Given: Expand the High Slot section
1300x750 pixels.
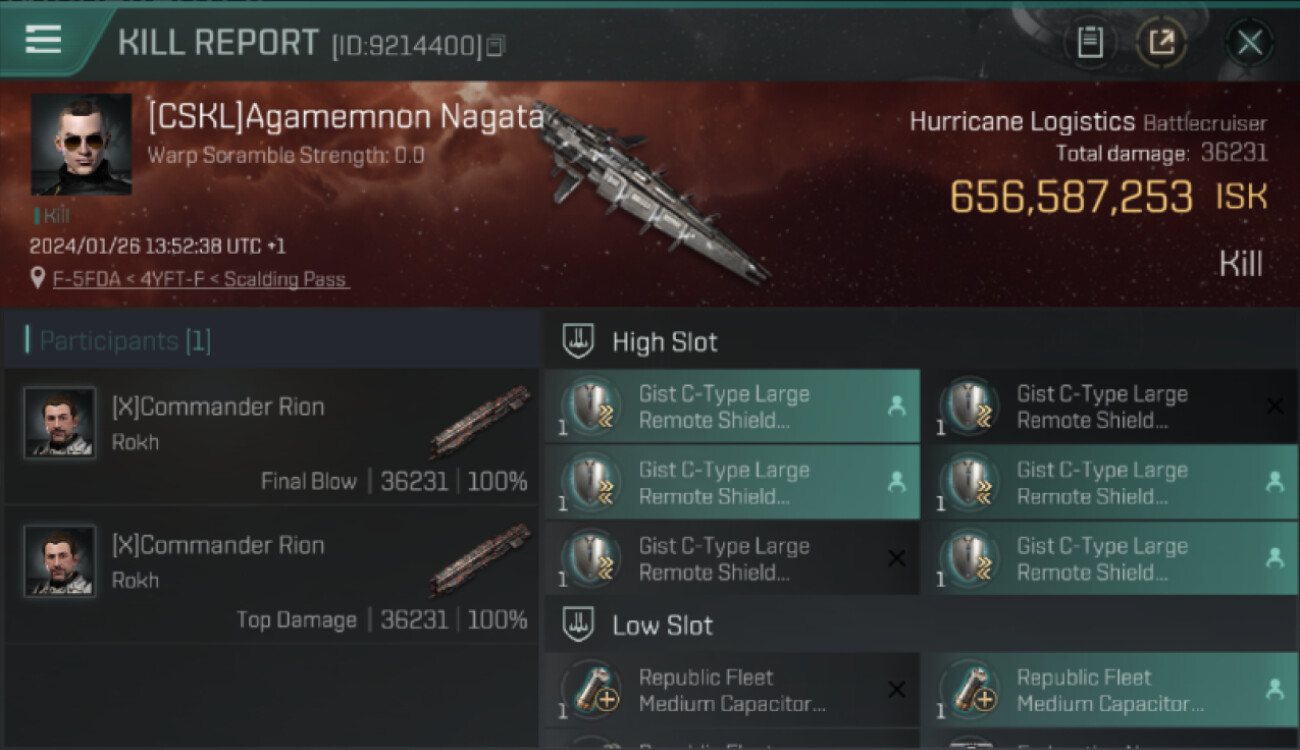Looking at the screenshot, I should click(x=664, y=342).
